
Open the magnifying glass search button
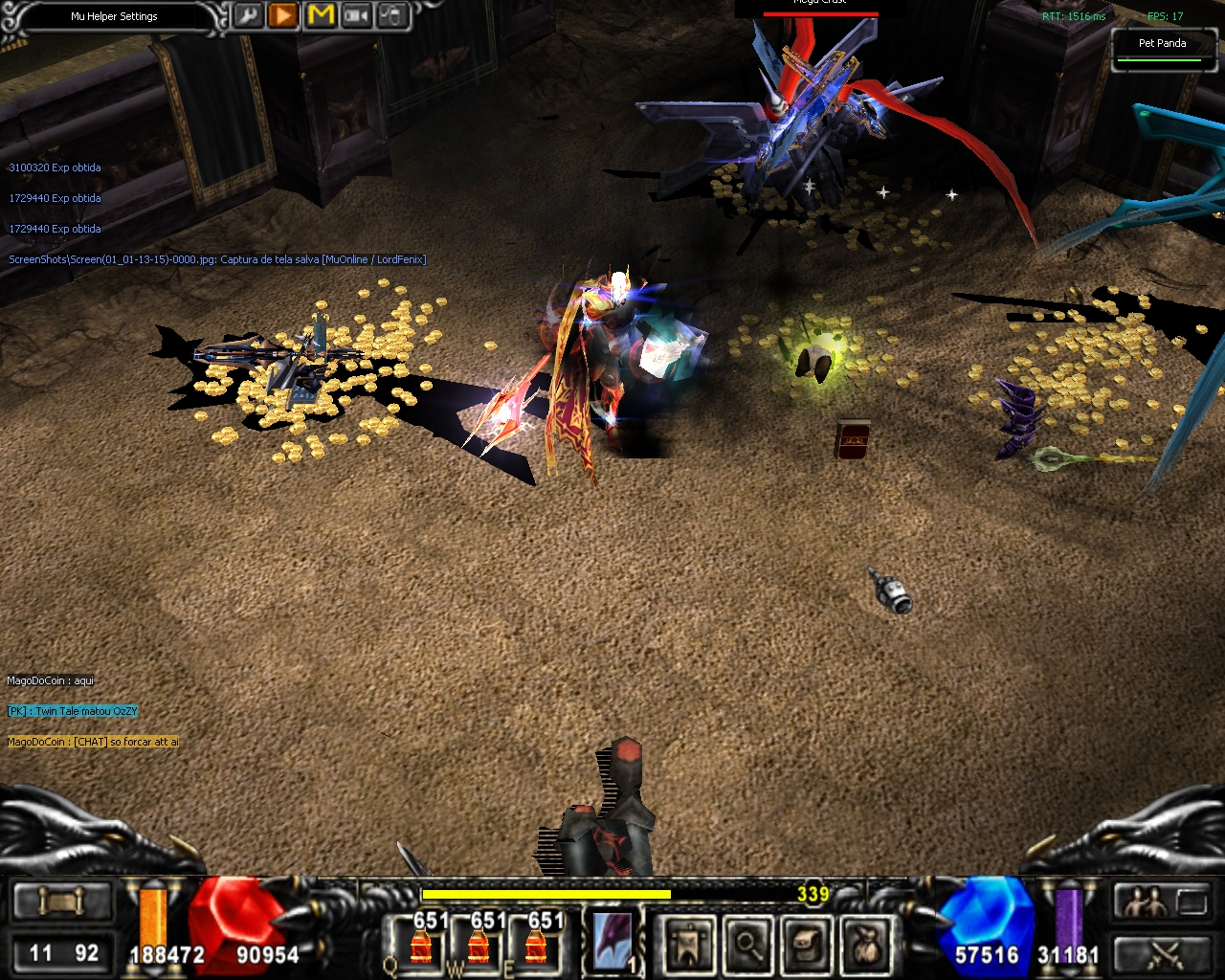pos(747,945)
